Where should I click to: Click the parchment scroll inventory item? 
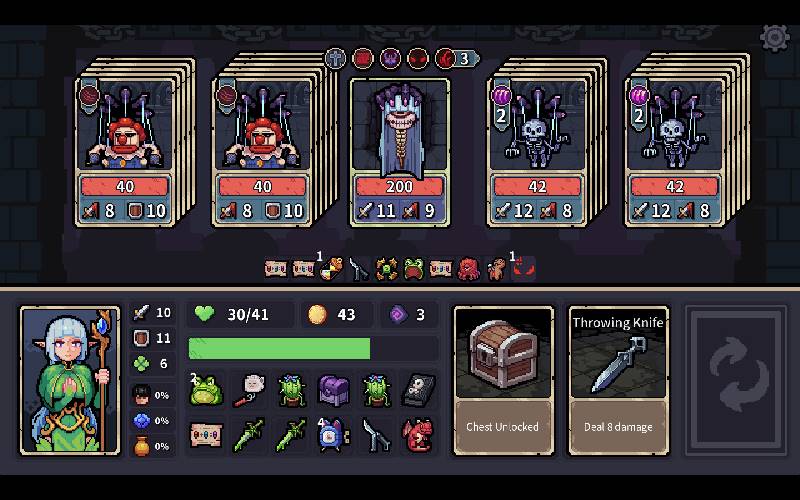205,435
